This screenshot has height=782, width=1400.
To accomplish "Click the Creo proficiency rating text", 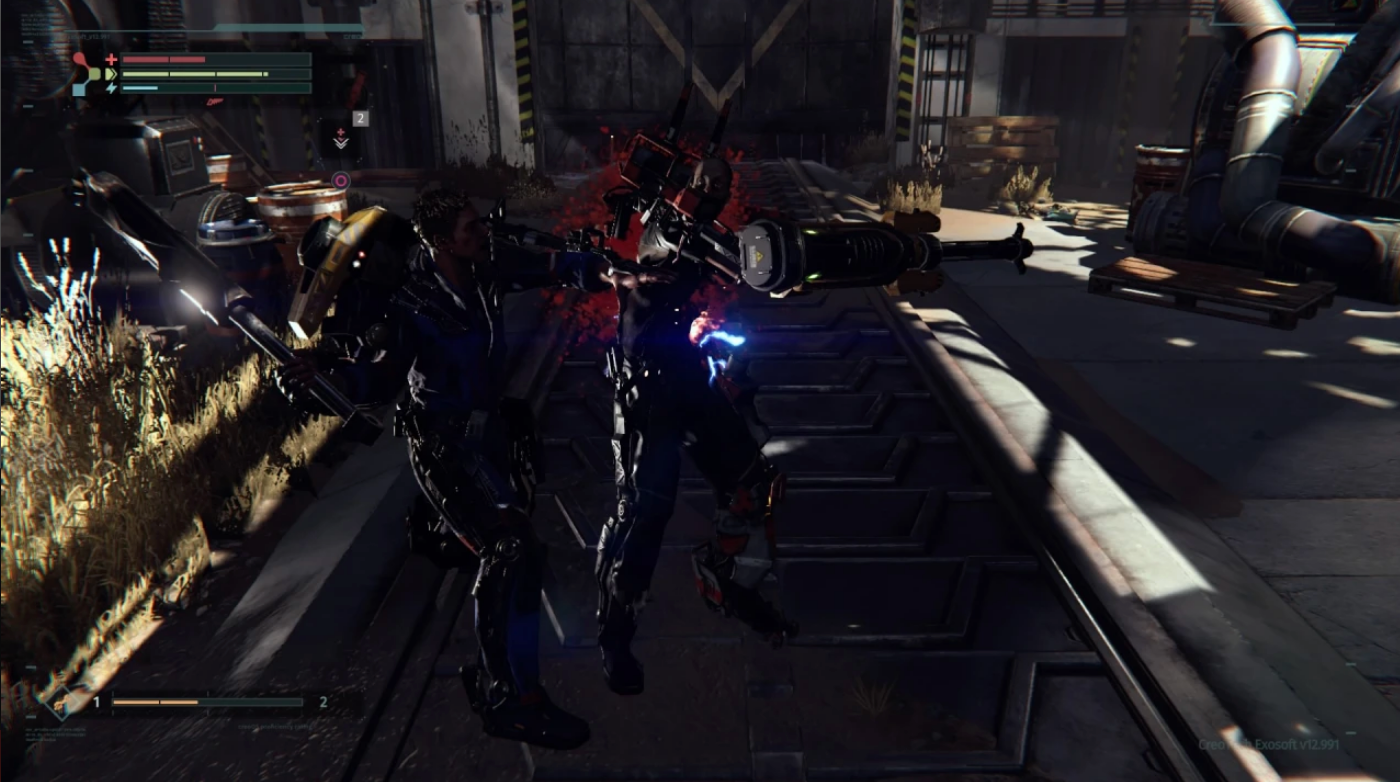I will click(x=276, y=726).
